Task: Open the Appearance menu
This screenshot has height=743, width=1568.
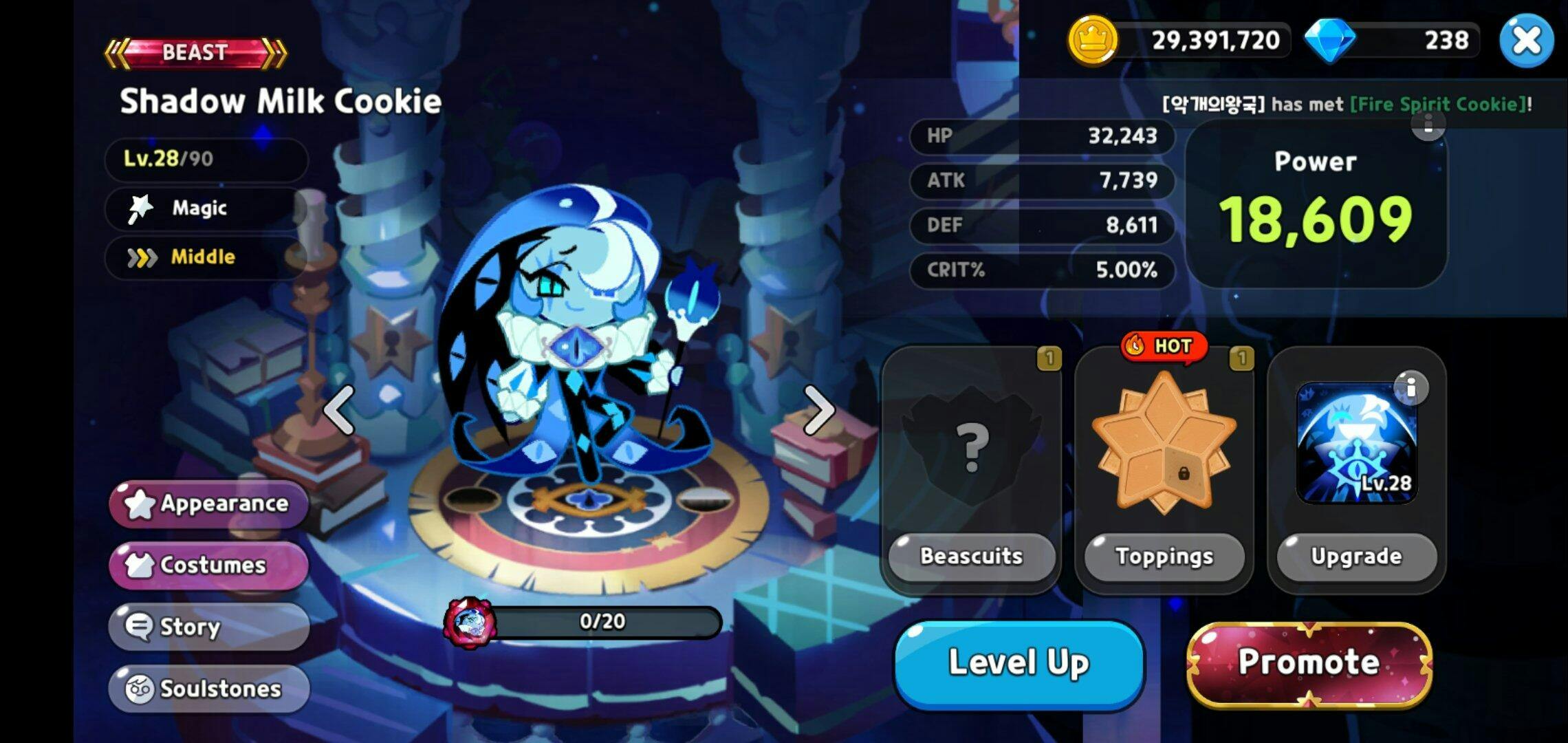Action: [x=208, y=504]
